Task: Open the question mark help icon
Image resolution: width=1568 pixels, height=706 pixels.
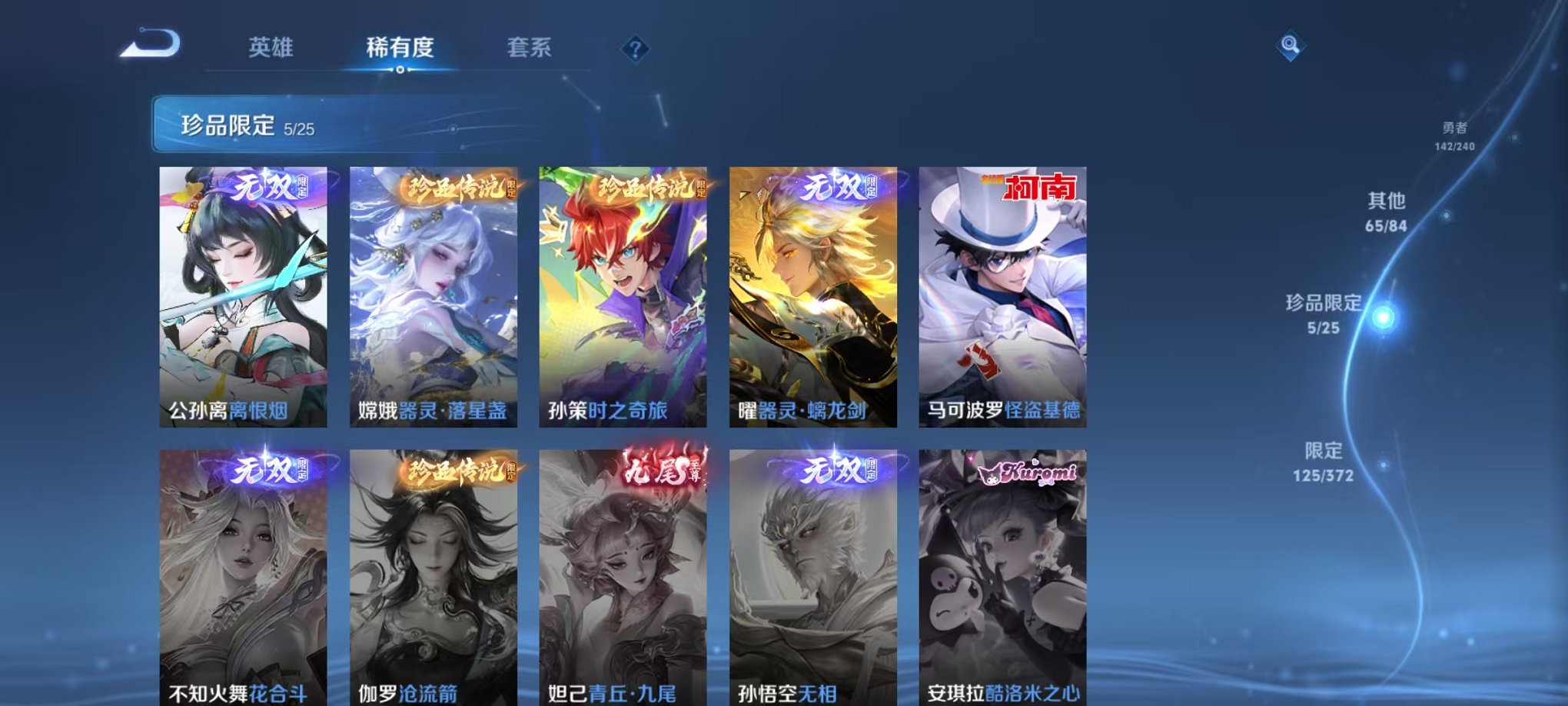Action: click(x=635, y=48)
